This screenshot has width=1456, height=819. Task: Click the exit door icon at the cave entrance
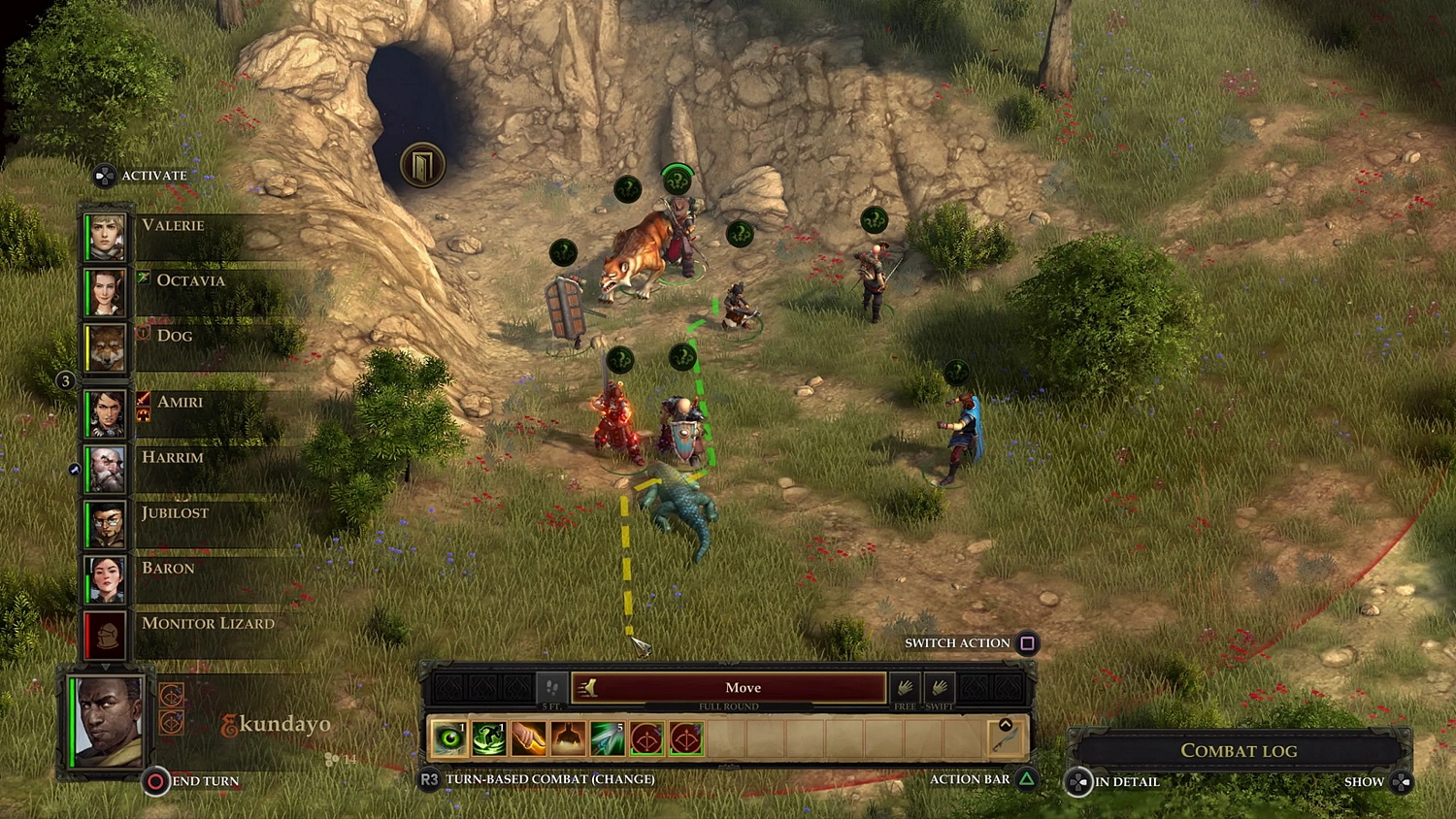[423, 165]
